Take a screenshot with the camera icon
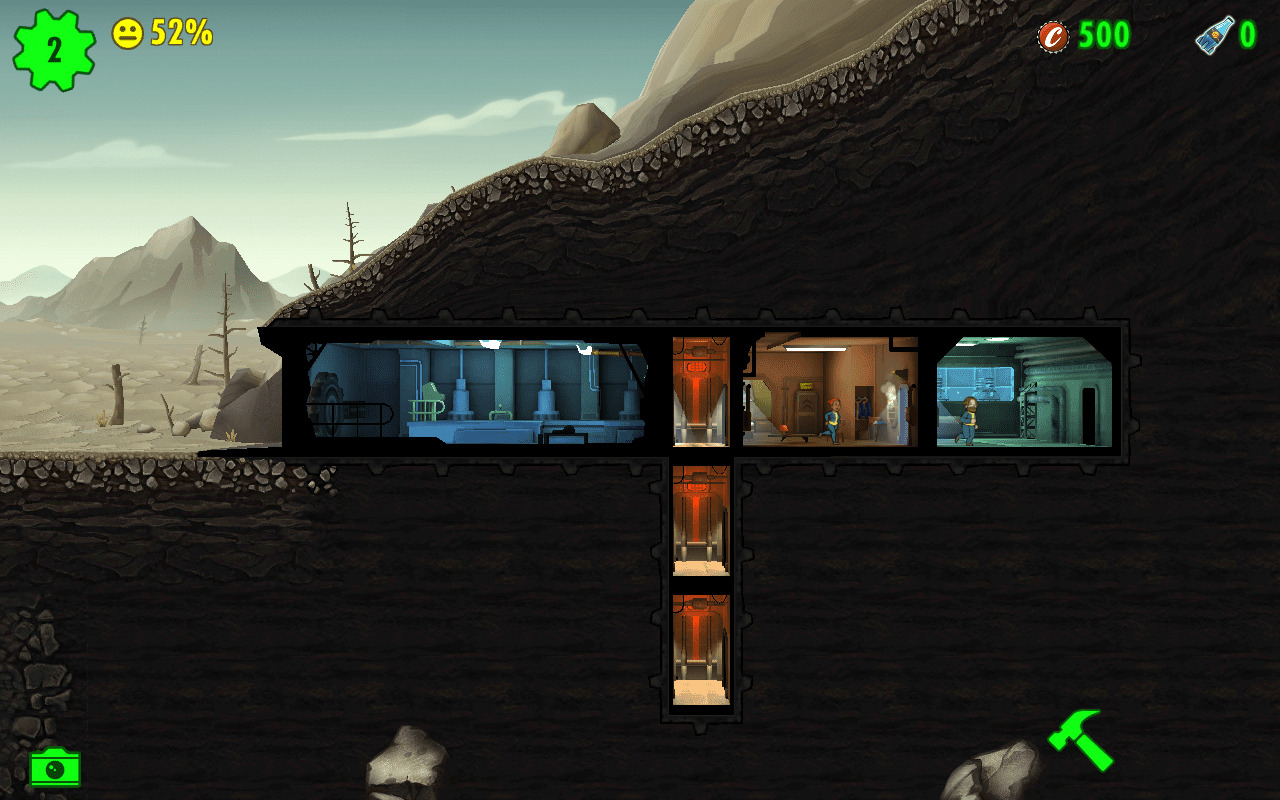The image size is (1280, 800). 55,768
